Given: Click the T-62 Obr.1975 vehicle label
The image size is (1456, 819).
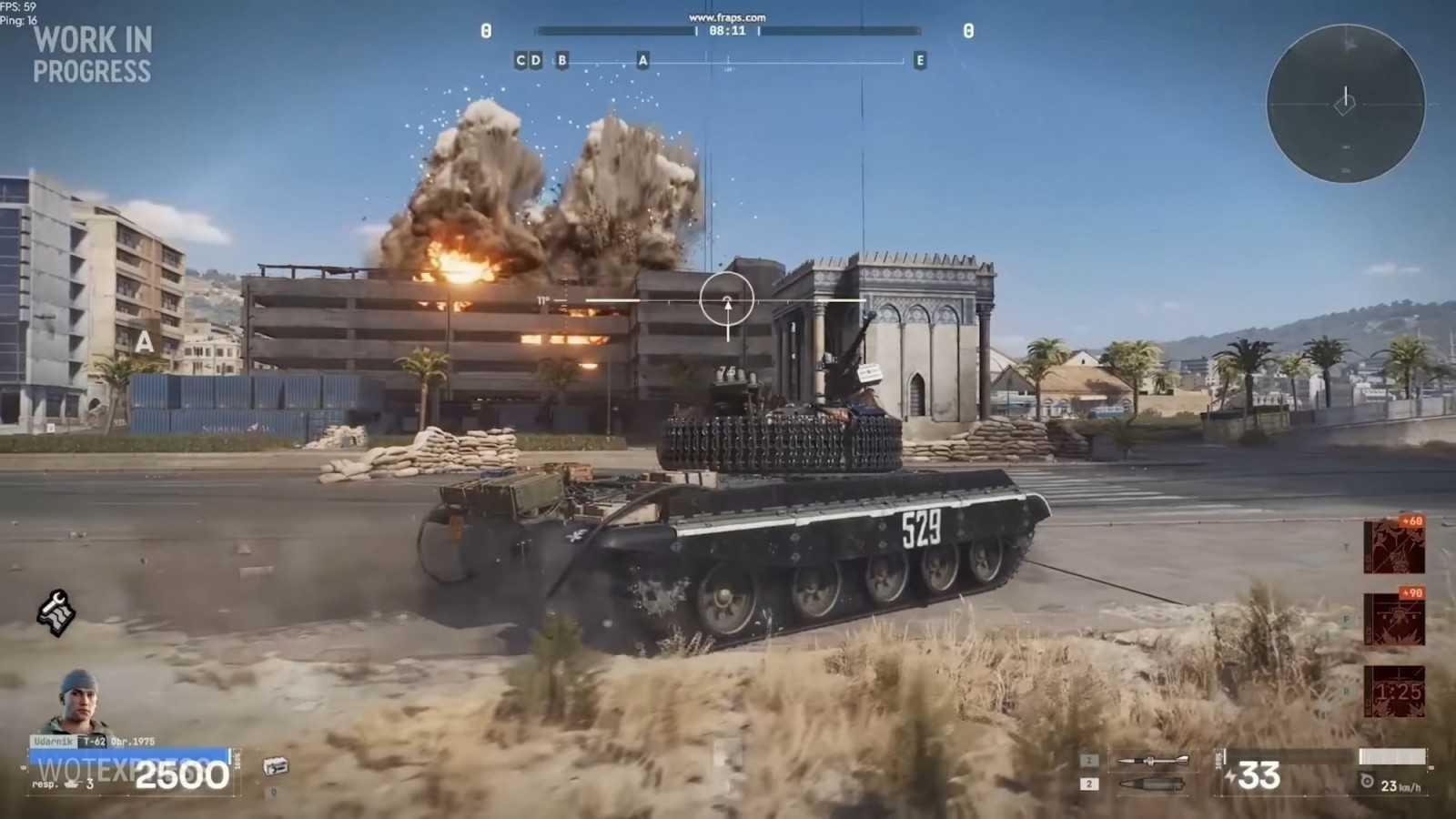Looking at the screenshot, I should coord(118,739).
